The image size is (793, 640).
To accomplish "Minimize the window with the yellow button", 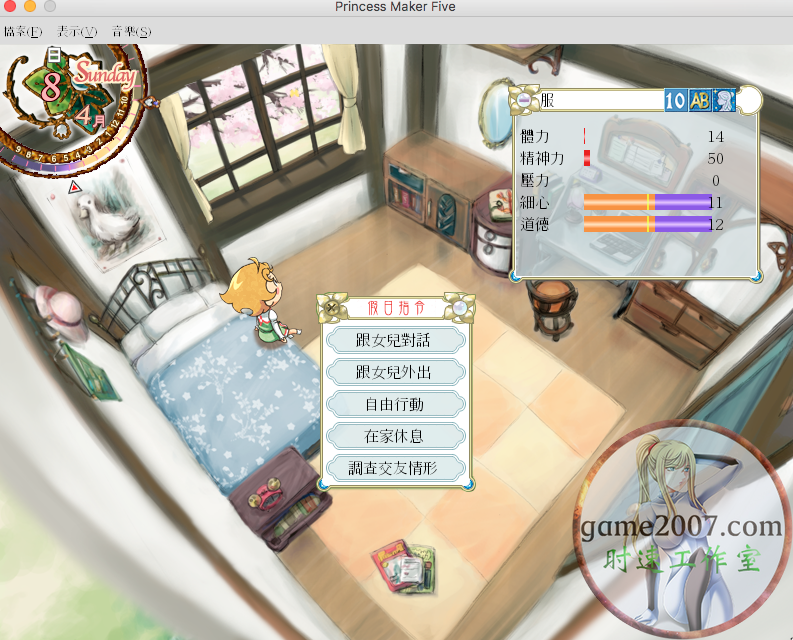I will pyautogui.click(x=30, y=7).
